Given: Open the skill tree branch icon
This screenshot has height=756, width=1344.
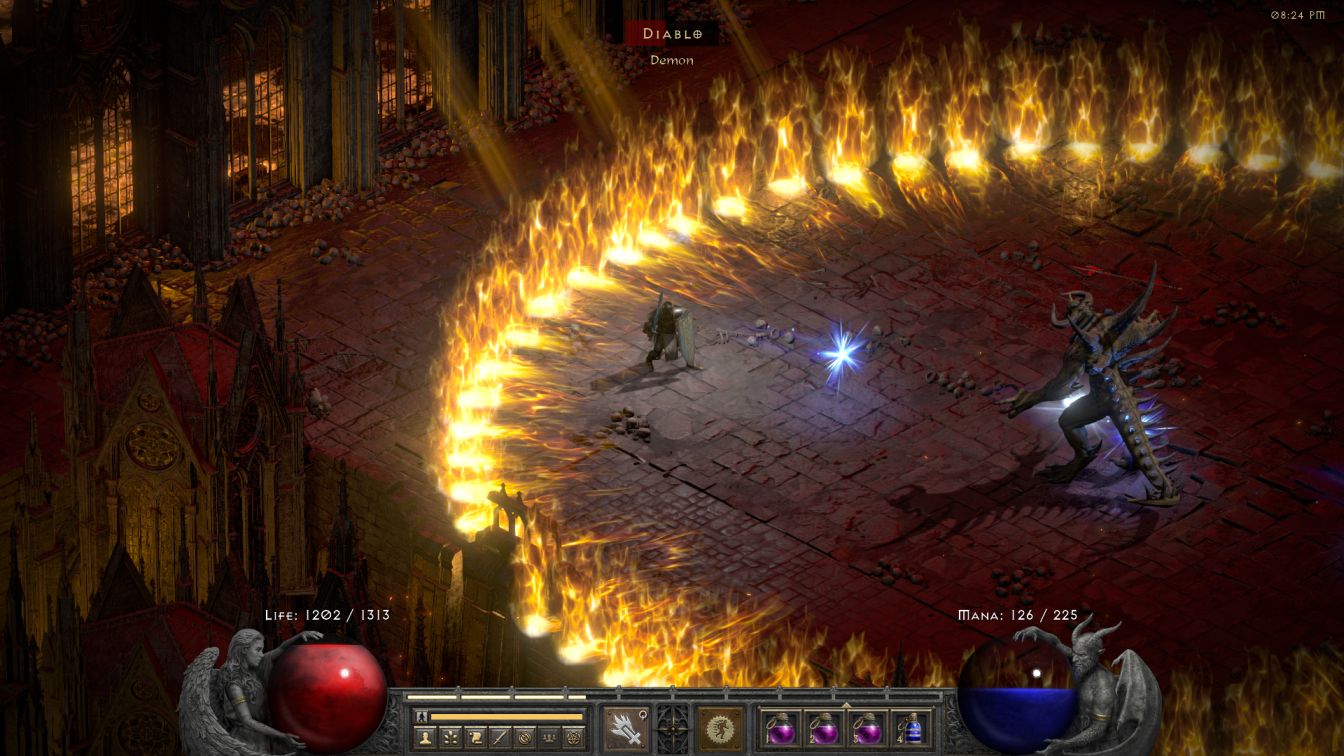Looking at the screenshot, I should pos(451,737).
